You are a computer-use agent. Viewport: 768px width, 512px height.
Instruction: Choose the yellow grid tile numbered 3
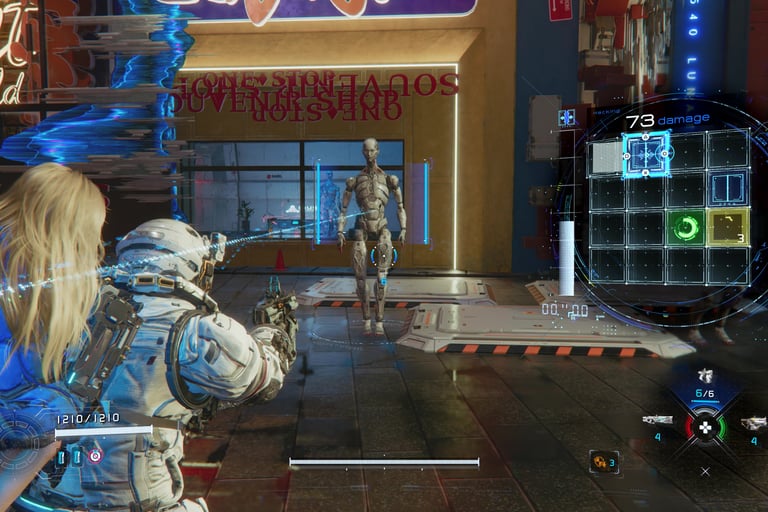tap(727, 228)
